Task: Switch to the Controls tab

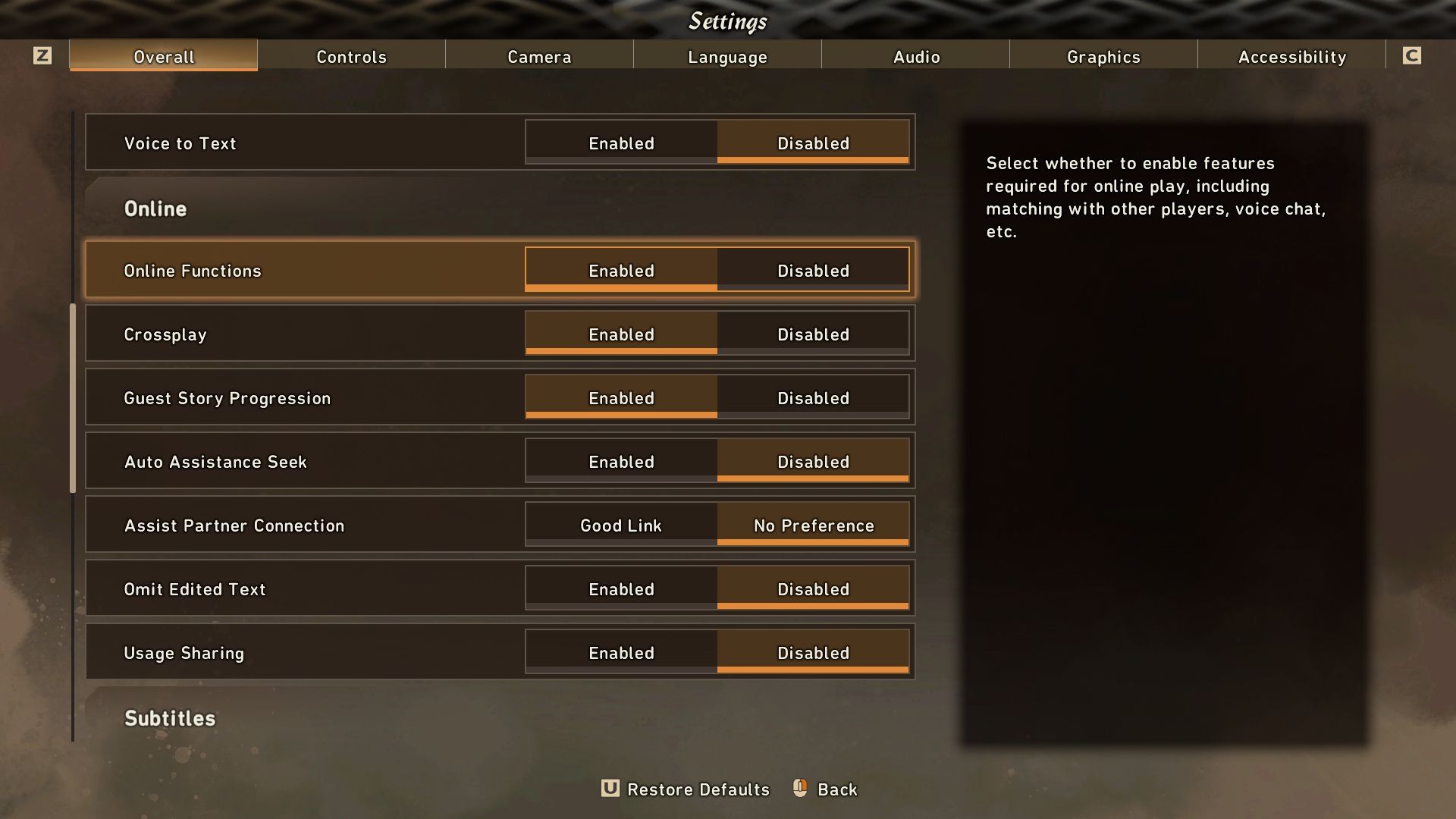Action: tap(352, 56)
